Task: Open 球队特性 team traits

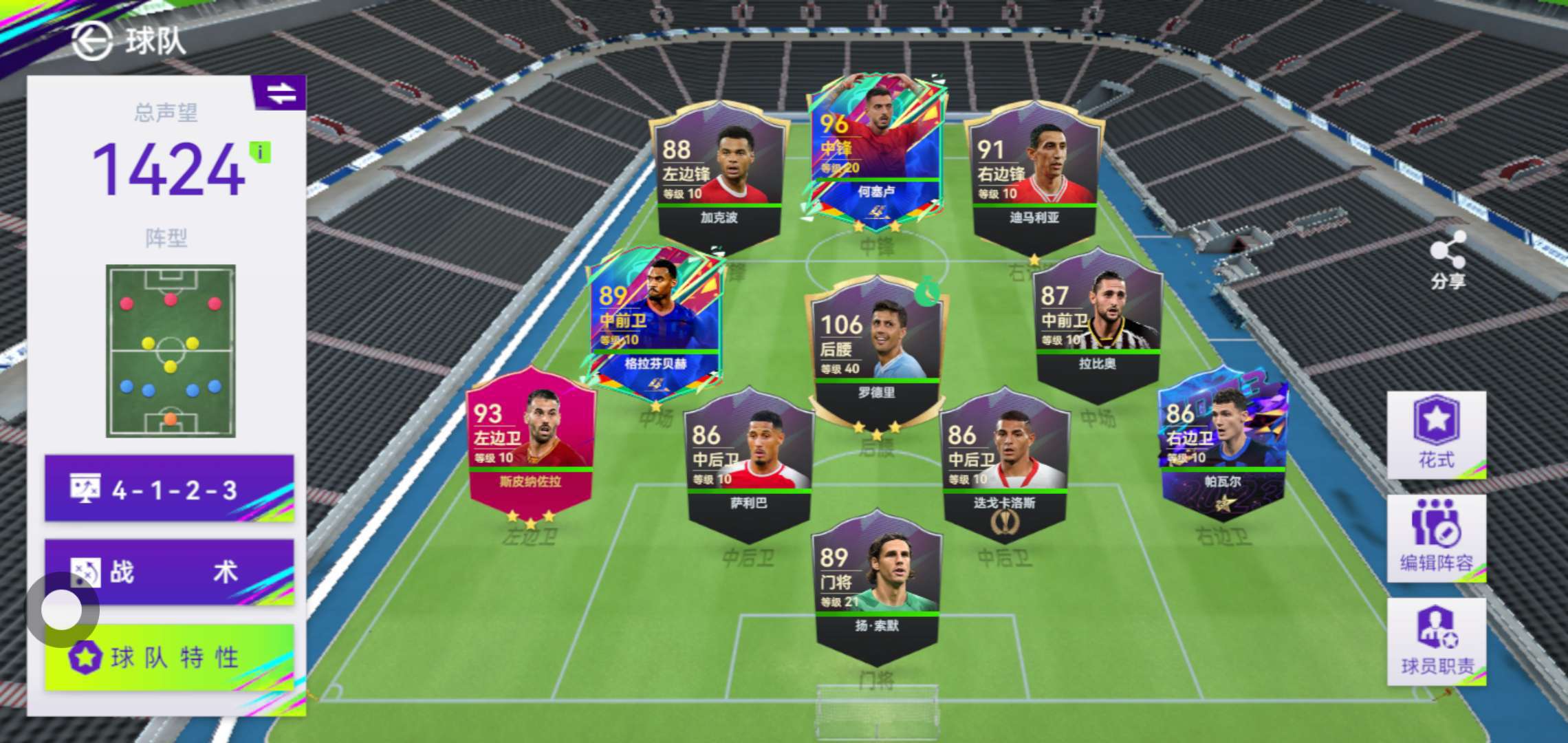Action: (169, 657)
